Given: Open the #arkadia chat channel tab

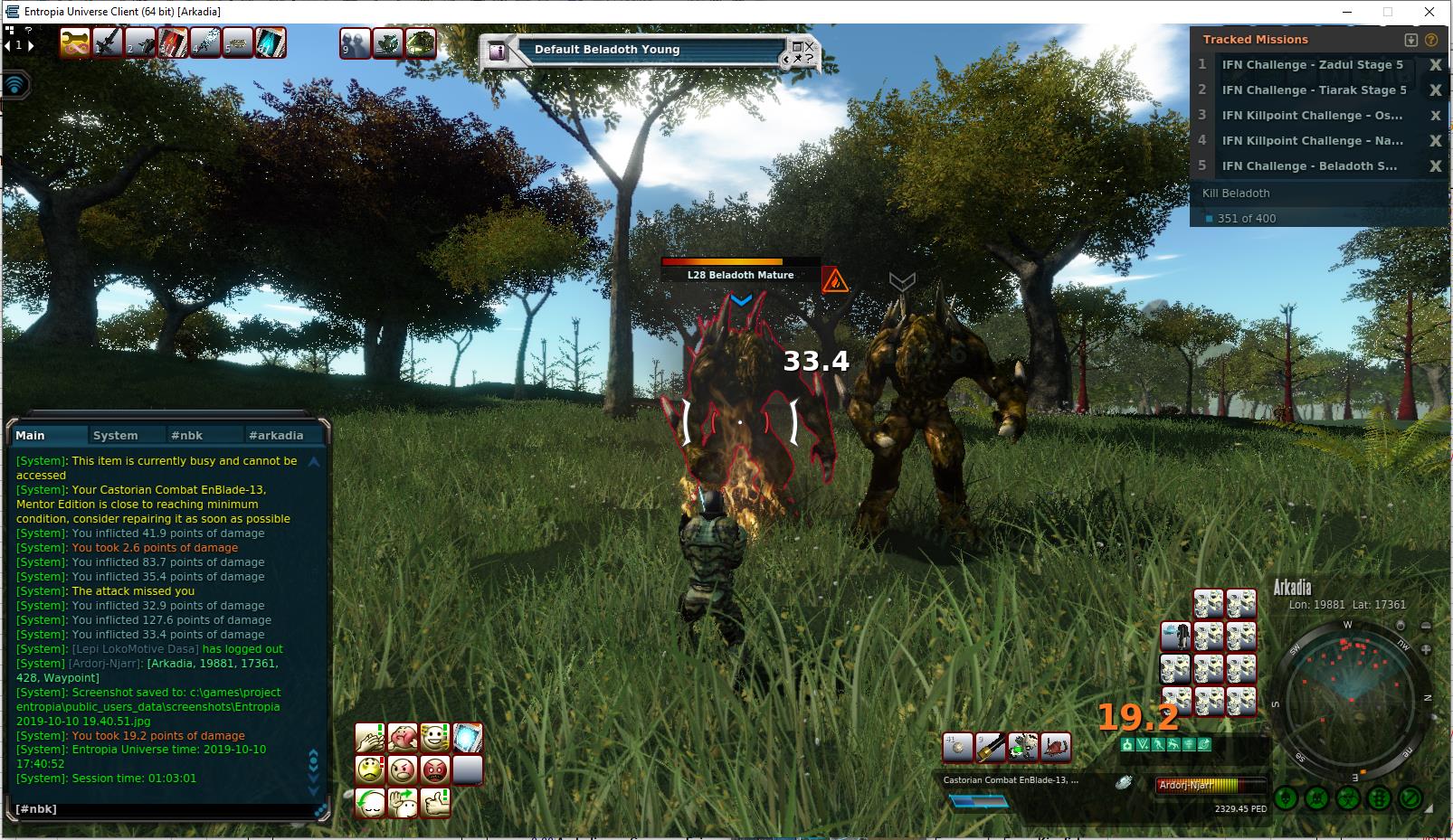Looking at the screenshot, I should [276, 435].
